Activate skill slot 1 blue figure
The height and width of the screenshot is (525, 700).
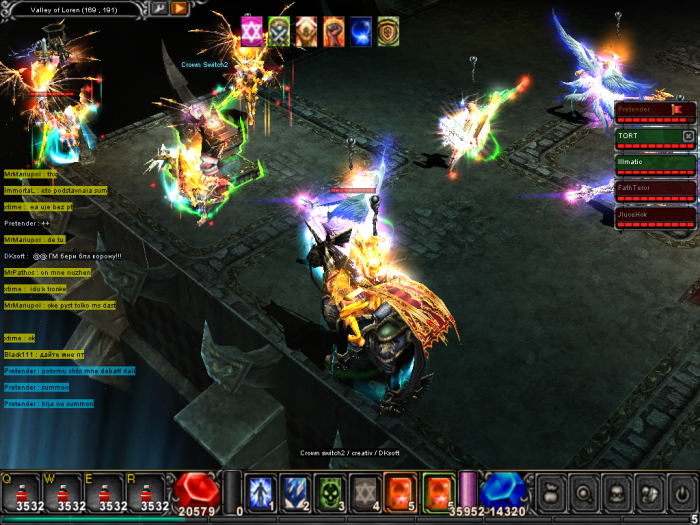[x=262, y=491]
